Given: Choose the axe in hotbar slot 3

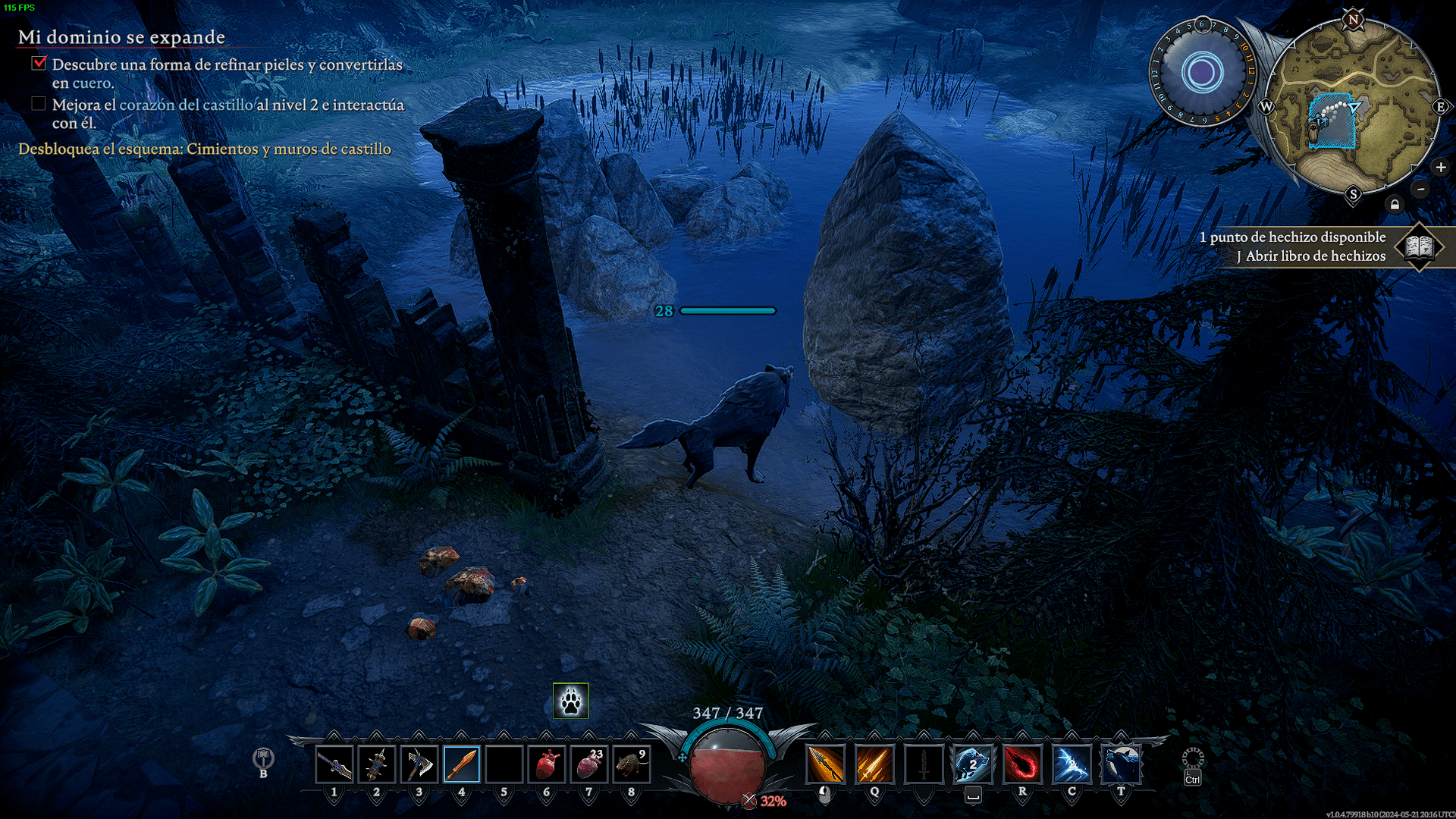Looking at the screenshot, I should (x=419, y=764).
